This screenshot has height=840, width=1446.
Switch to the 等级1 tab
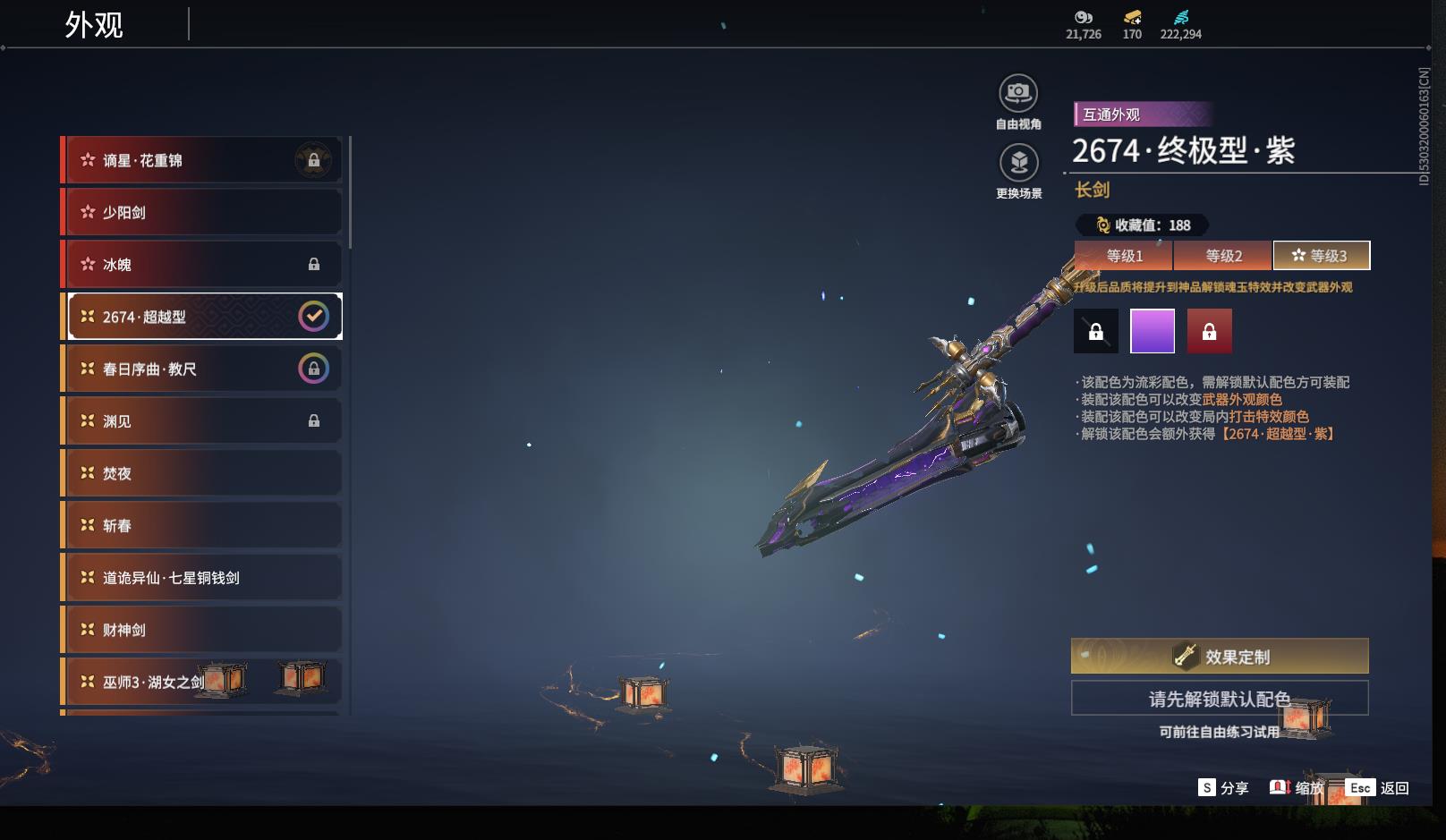(x=1124, y=256)
